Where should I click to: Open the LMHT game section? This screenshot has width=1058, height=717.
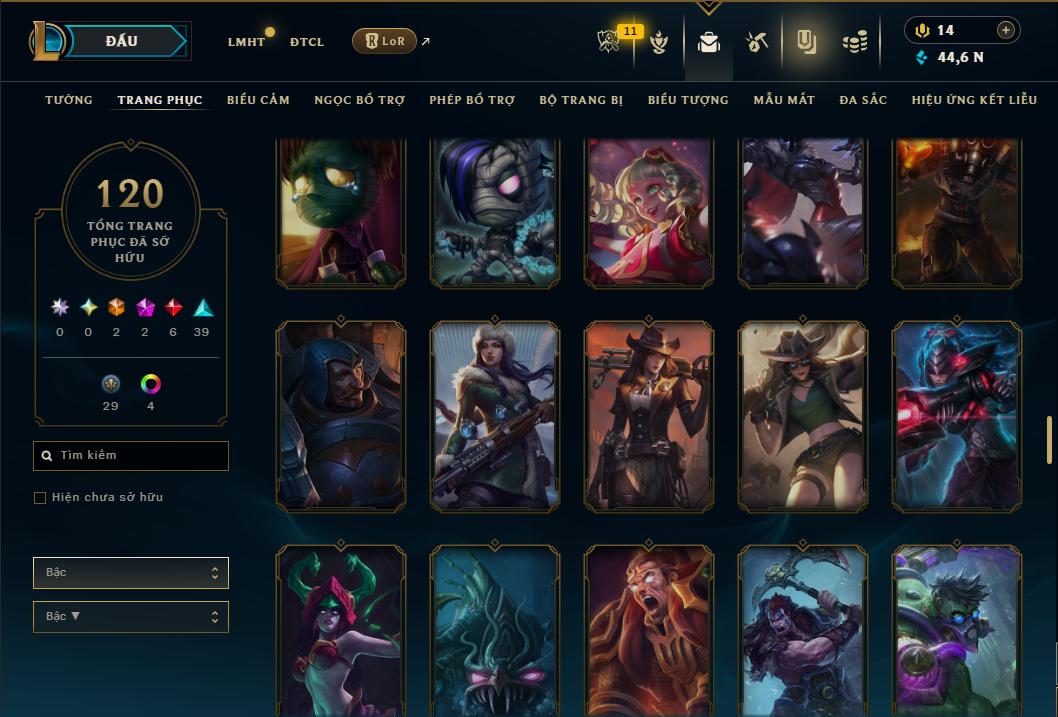(246, 42)
